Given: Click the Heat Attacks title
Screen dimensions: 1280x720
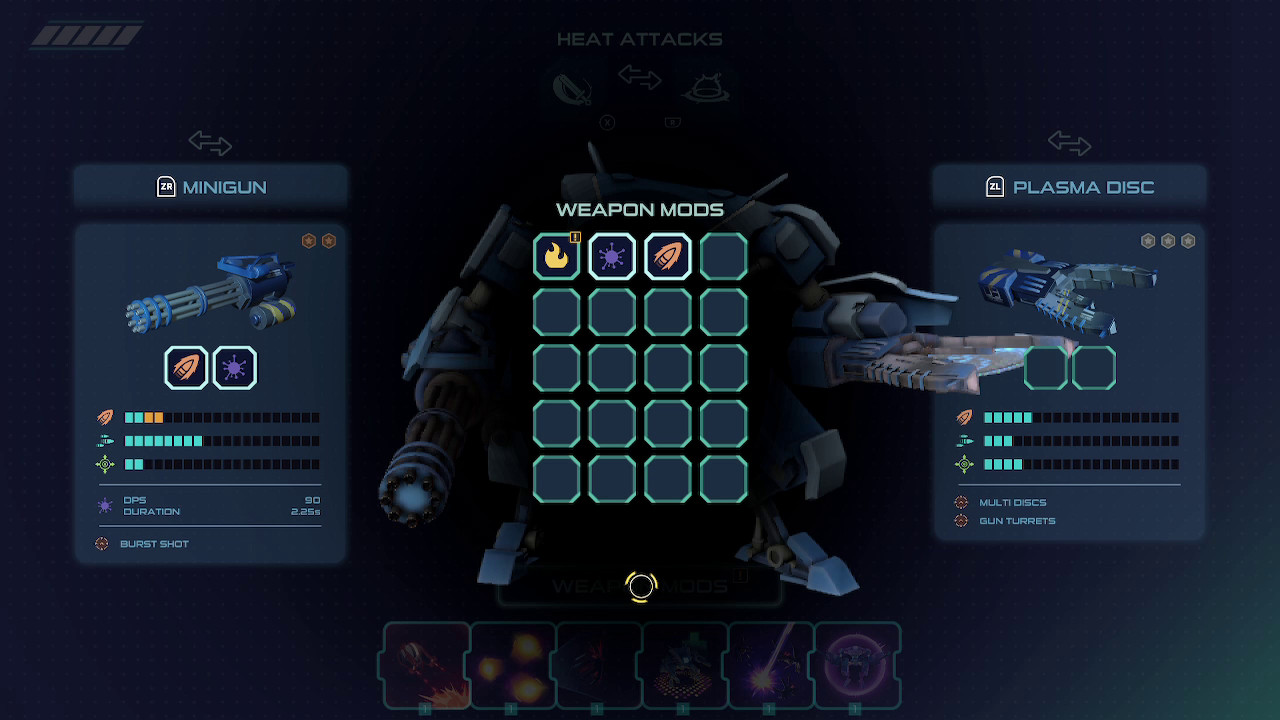Looking at the screenshot, I should [640, 39].
